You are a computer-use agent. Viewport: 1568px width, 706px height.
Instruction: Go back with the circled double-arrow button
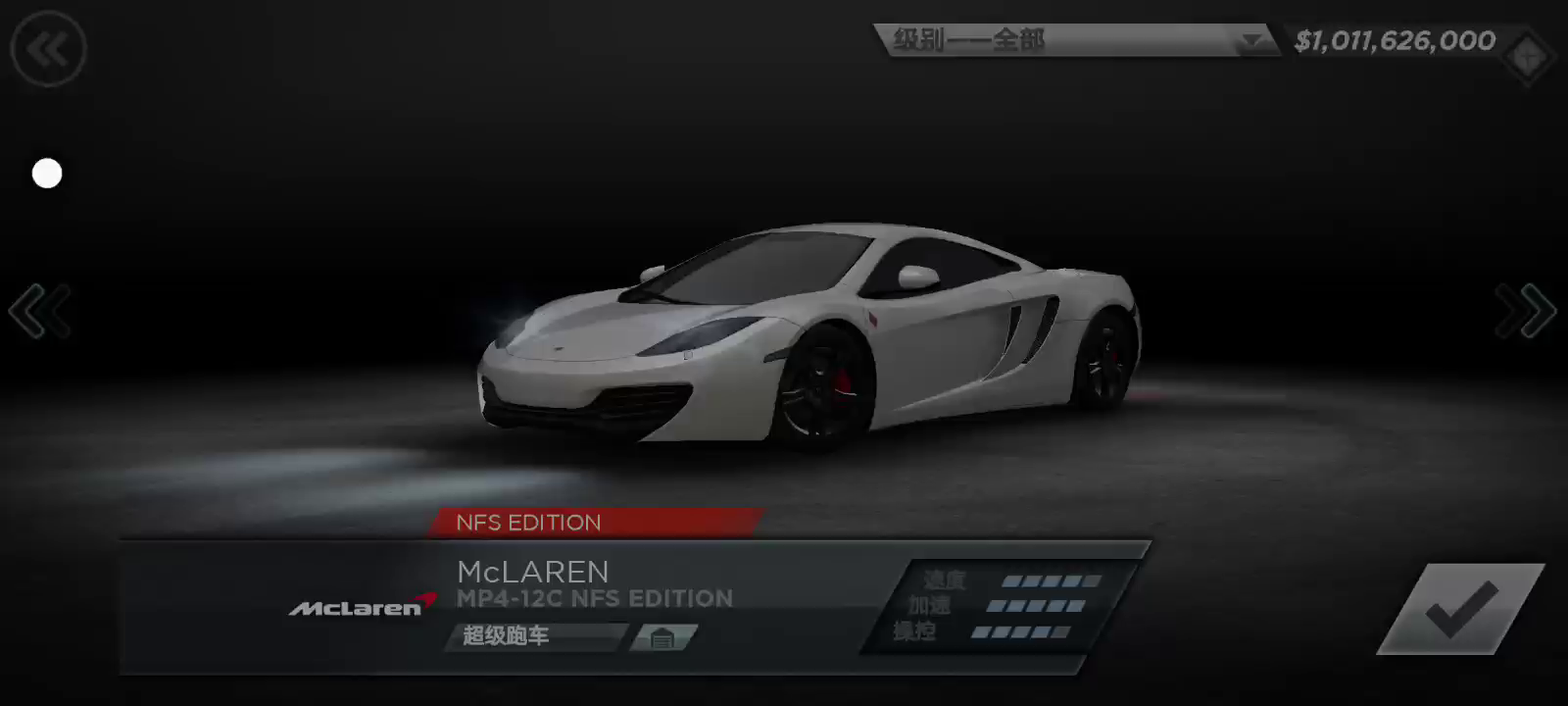point(48,49)
